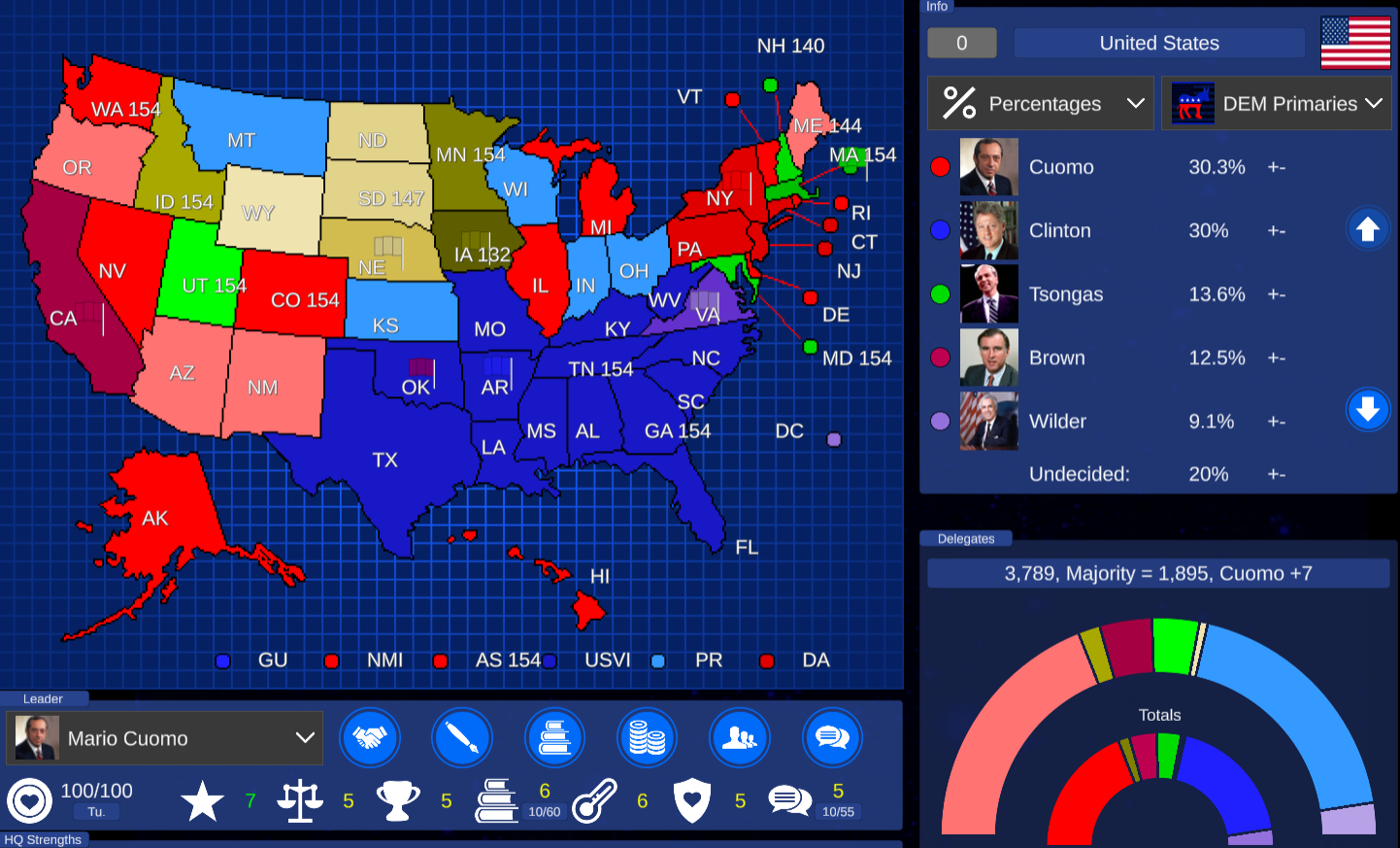Click the round speech bubbles button
The width and height of the screenshot is (1400, 848).
[x=832, y=738]
